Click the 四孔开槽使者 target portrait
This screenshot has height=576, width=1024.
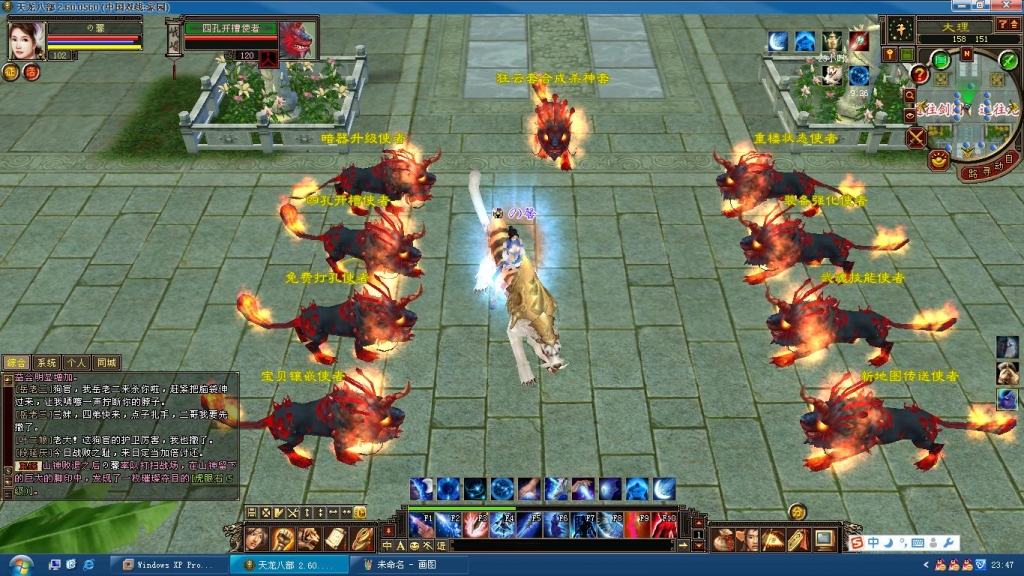pos(294,42)
